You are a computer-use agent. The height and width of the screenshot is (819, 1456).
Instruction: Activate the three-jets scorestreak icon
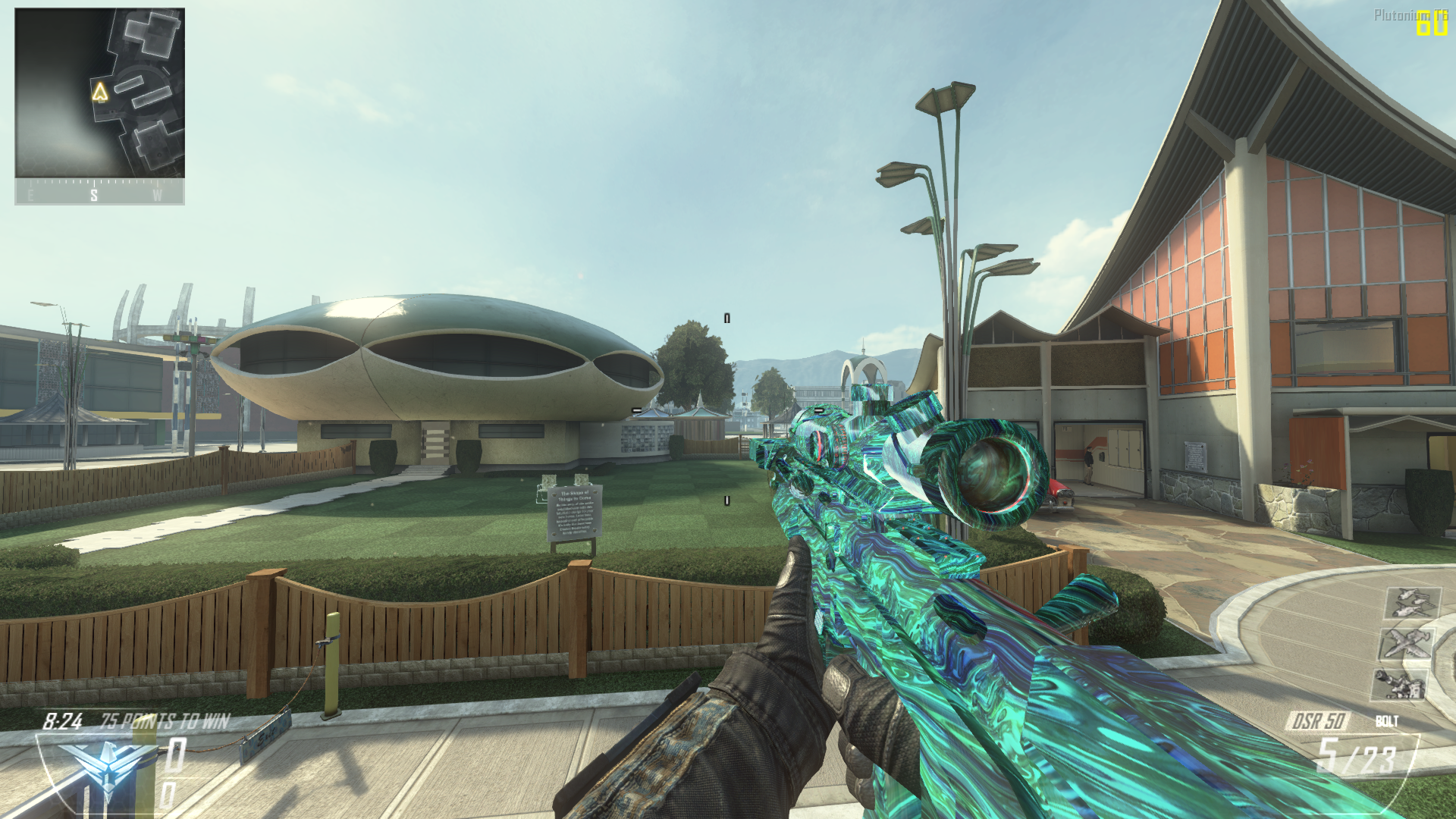[x=1412, y=604]
